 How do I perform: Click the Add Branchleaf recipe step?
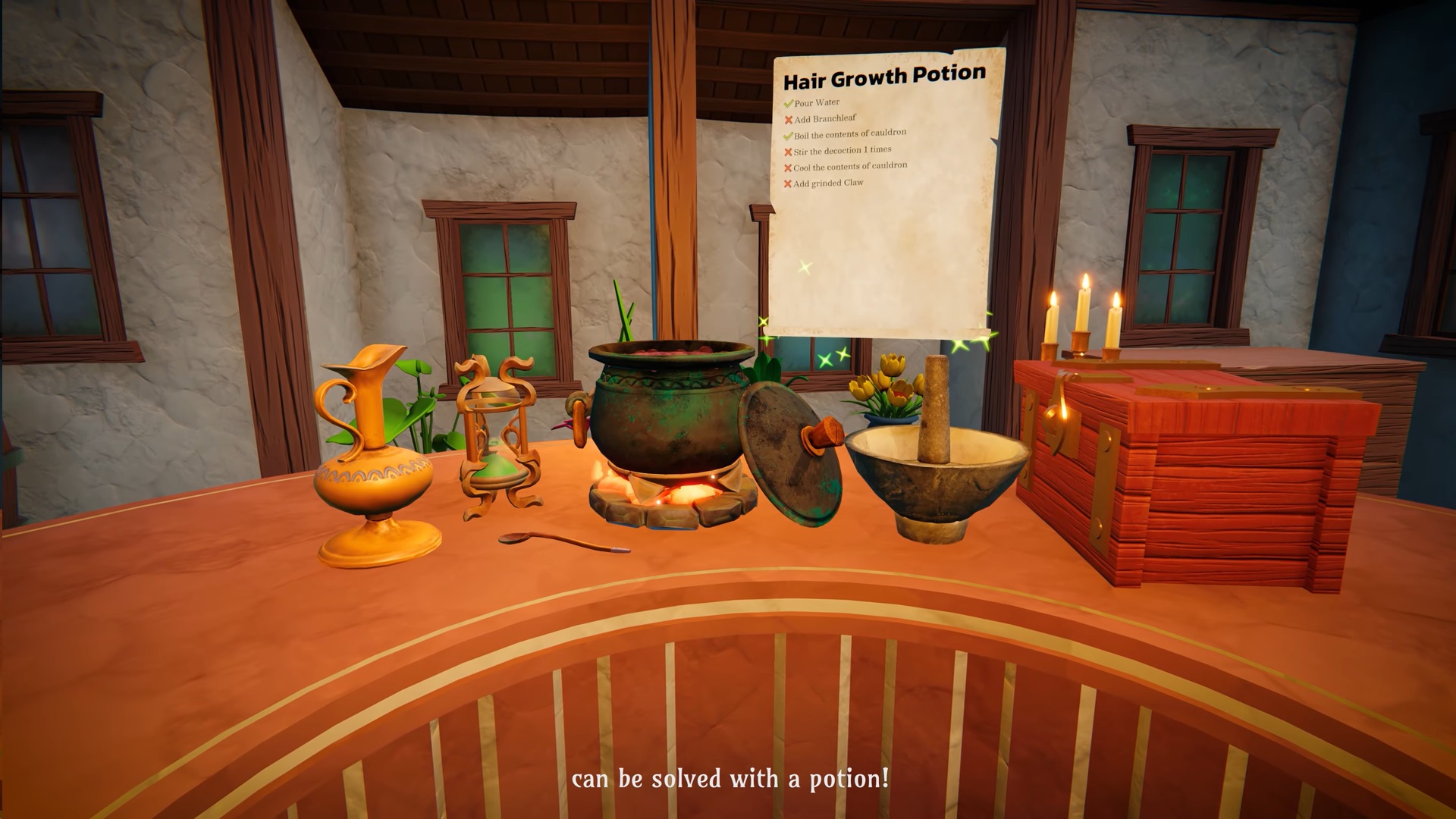(825, 119)
